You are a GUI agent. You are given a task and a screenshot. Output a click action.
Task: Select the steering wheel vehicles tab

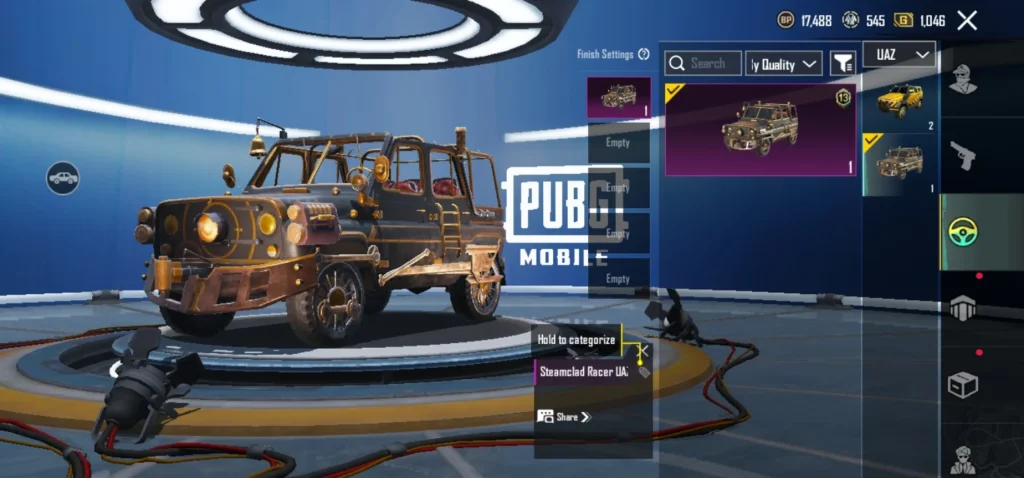point(963,232)
